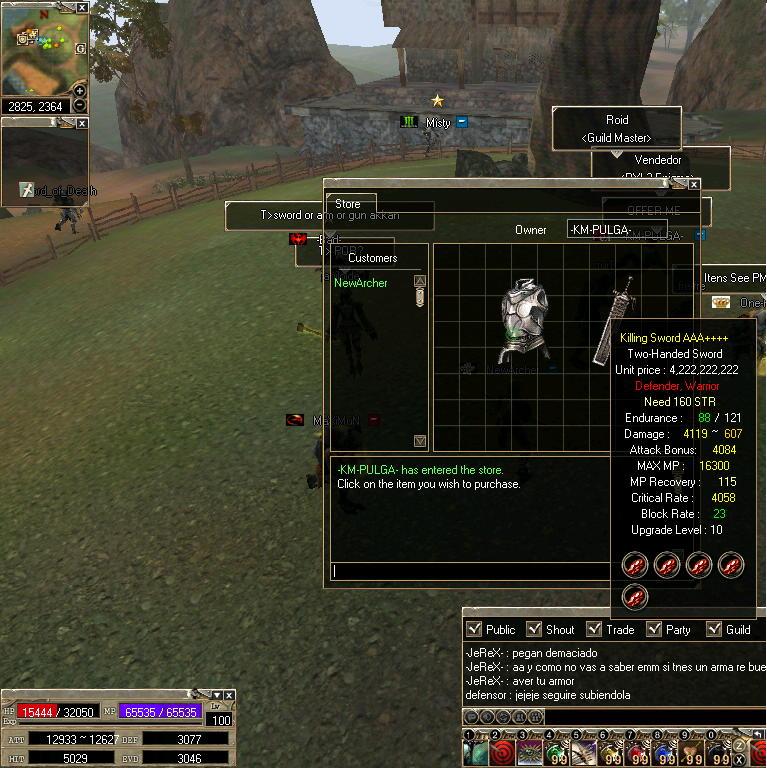Close the Store window

pos(694,185)
